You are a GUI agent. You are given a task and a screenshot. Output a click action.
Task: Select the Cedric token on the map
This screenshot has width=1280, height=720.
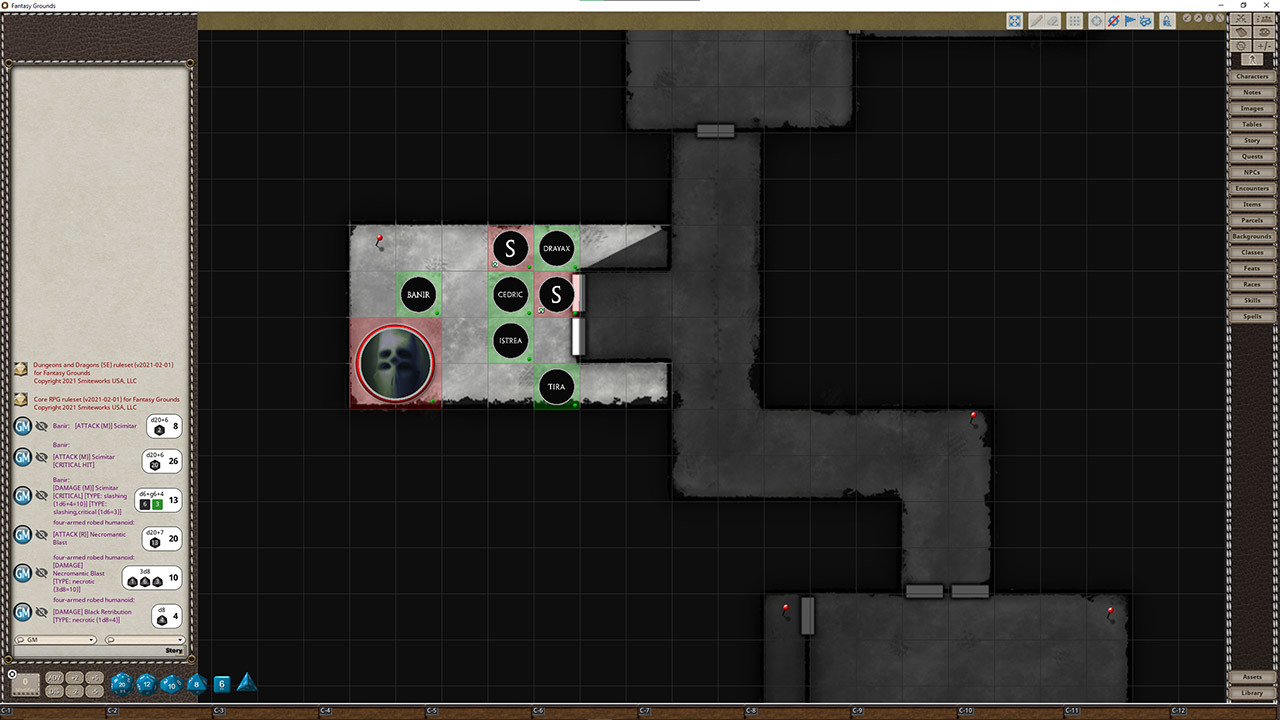[x=510, y=294]
